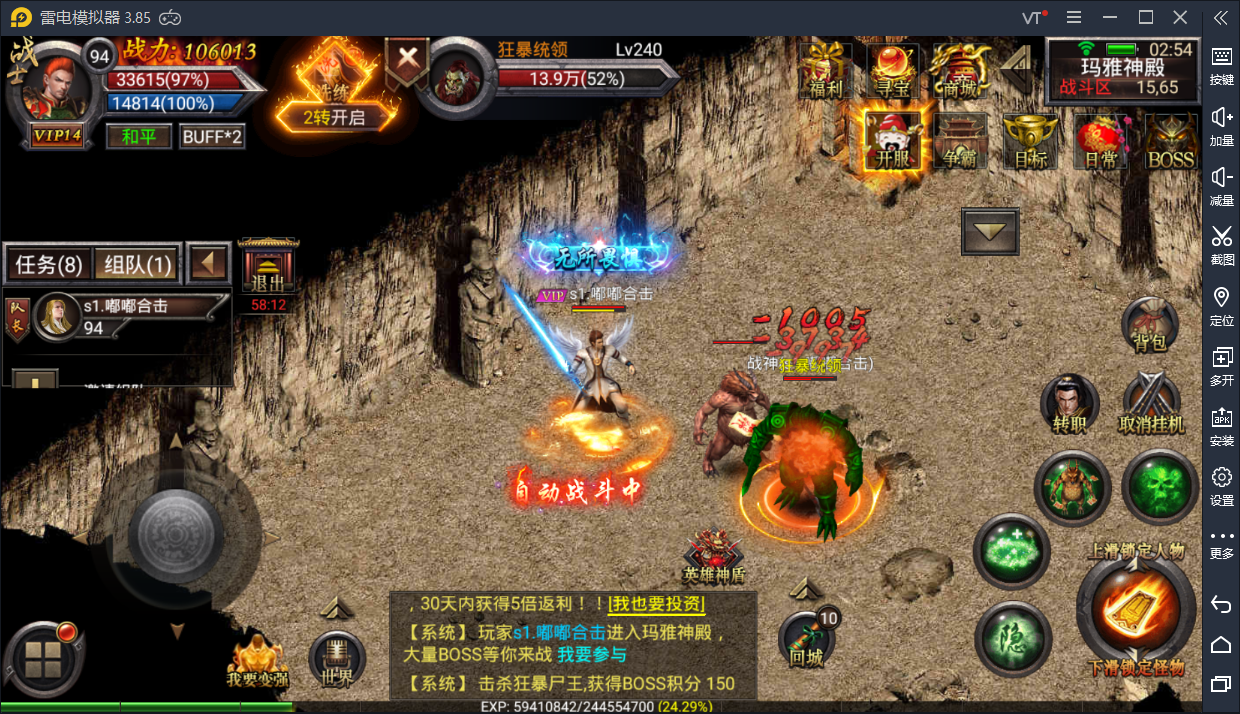Open the 目标 goals icon
The height and width of the screenshot is (714, 1240).
tap(1029, 140)
